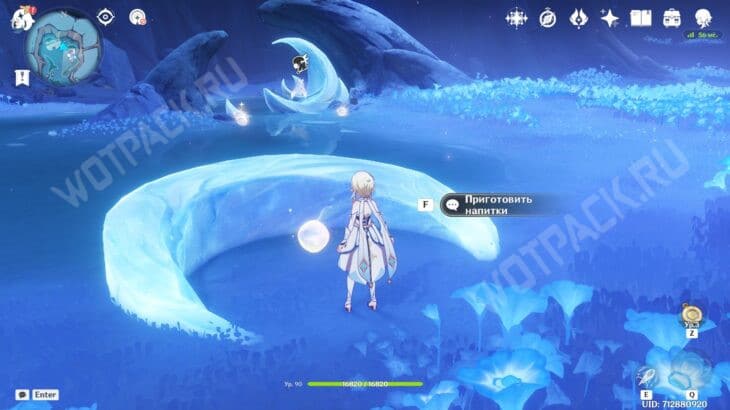The height and width of the screenshot is (410, 730).
Task: Open the backpack inventory icon
Action: 671,18
